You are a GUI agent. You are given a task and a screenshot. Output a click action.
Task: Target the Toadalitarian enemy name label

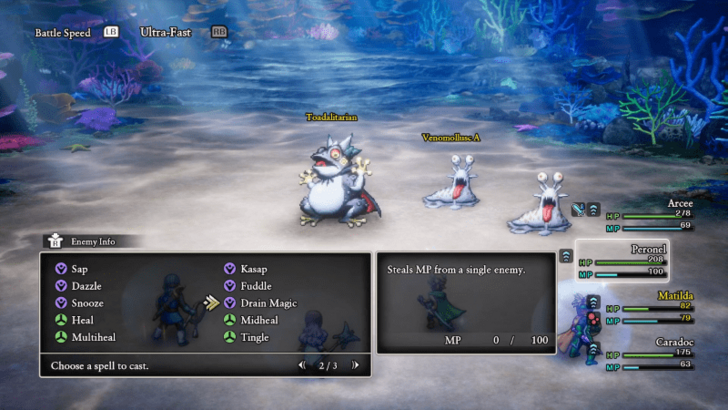(331, 118)
